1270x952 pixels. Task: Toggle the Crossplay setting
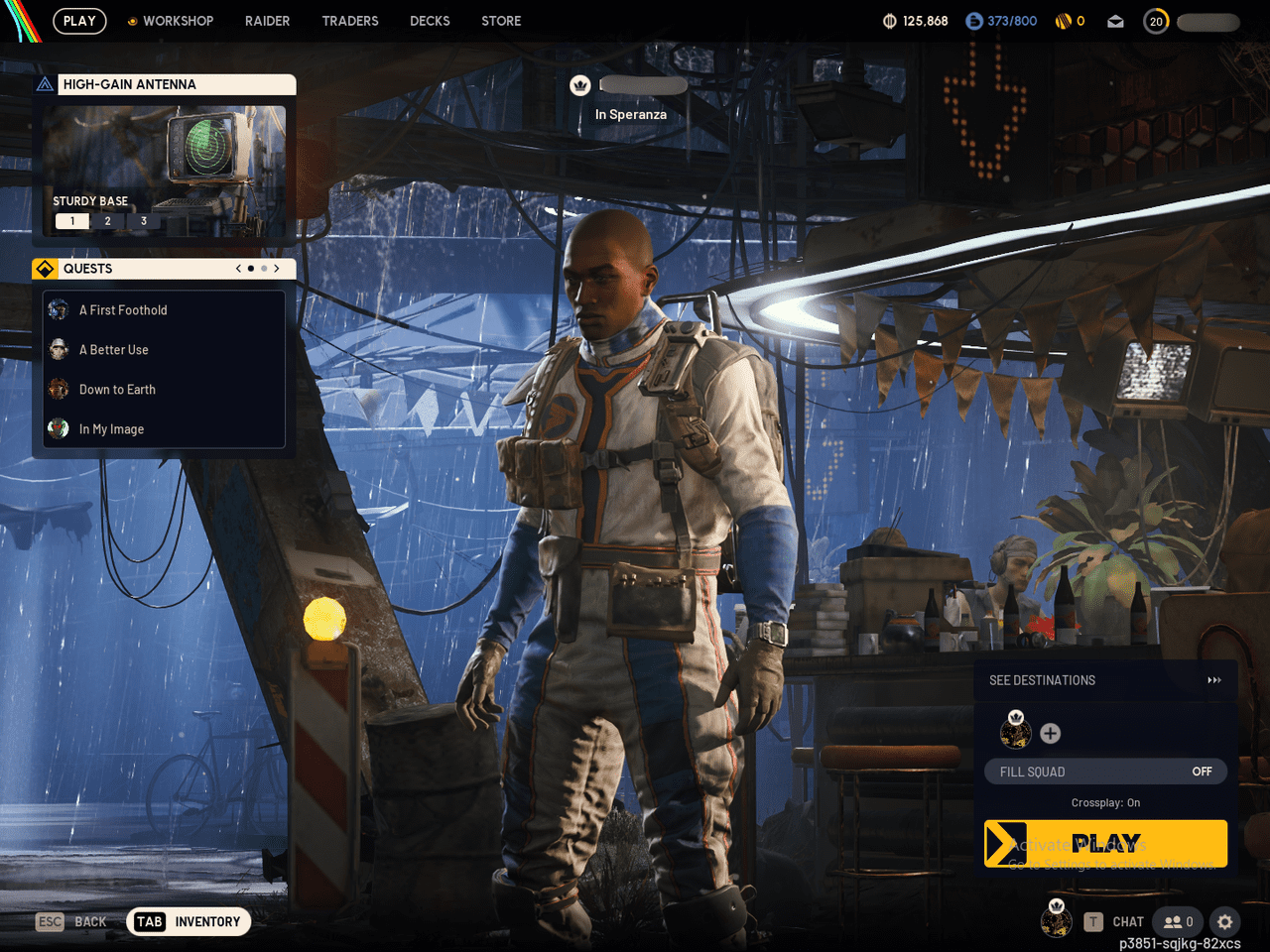pyautogui.click(x=1105, y=802)
